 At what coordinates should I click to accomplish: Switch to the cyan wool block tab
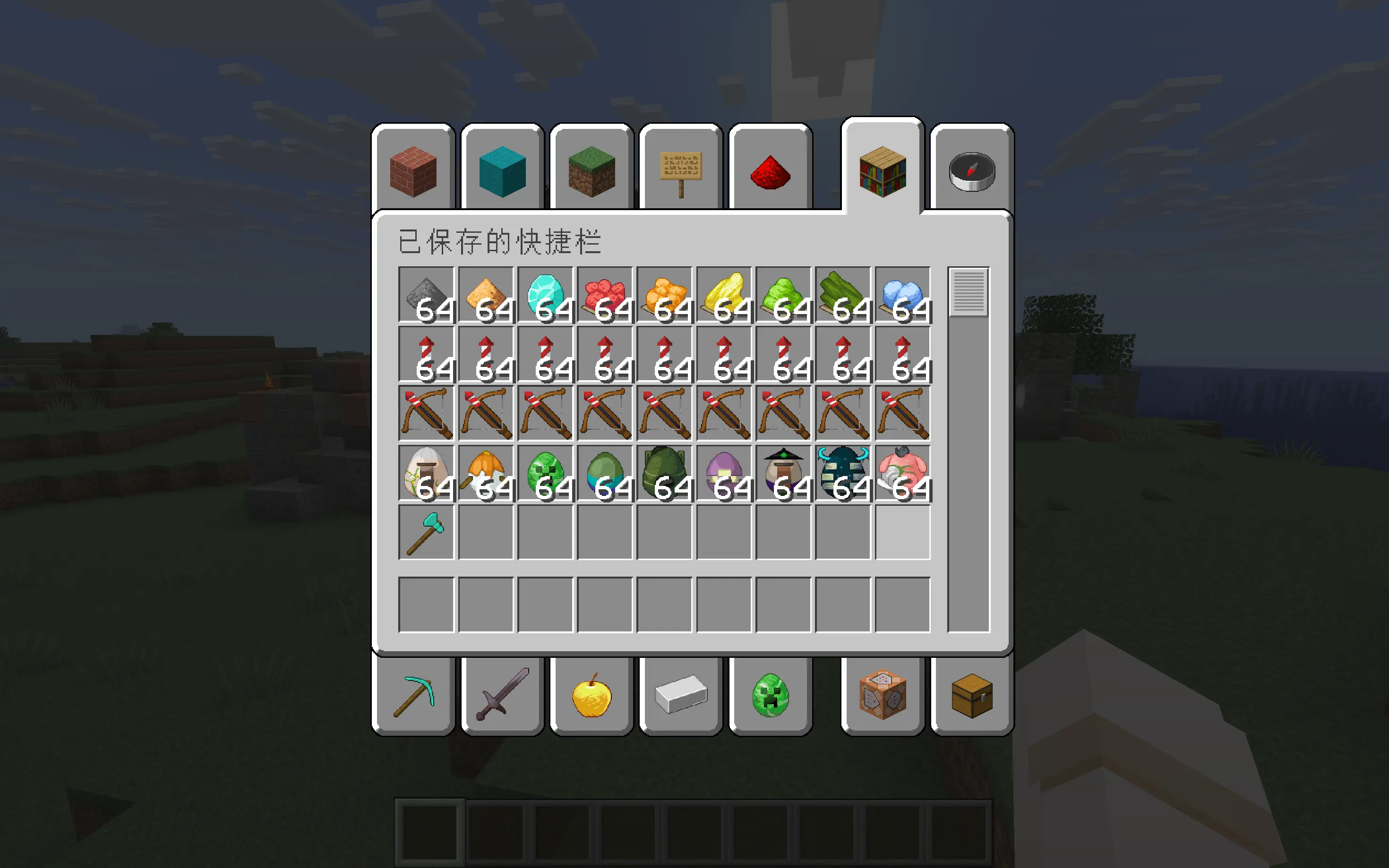click(x=502, y=170)
